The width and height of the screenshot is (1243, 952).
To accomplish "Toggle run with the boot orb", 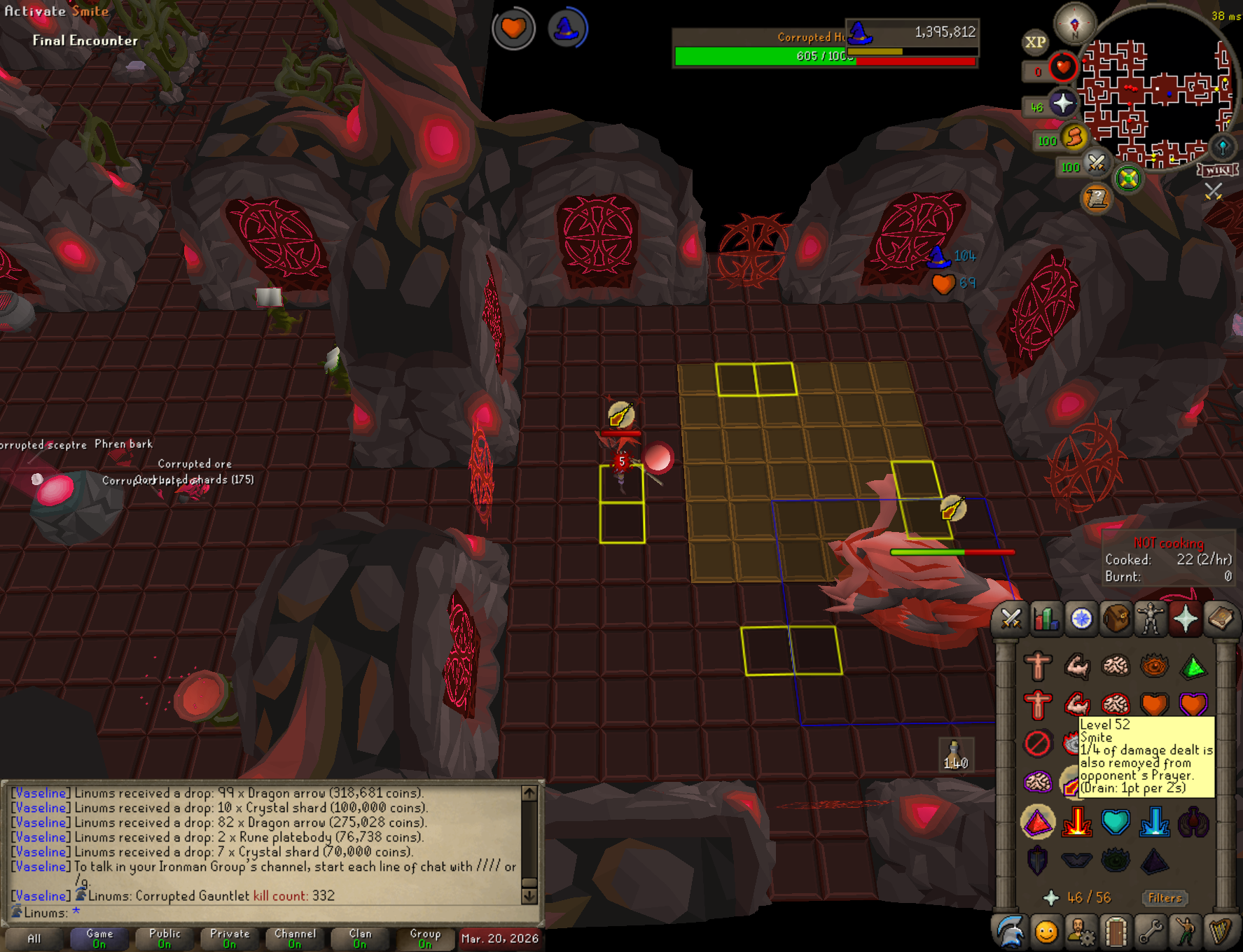I will 1074,138.
